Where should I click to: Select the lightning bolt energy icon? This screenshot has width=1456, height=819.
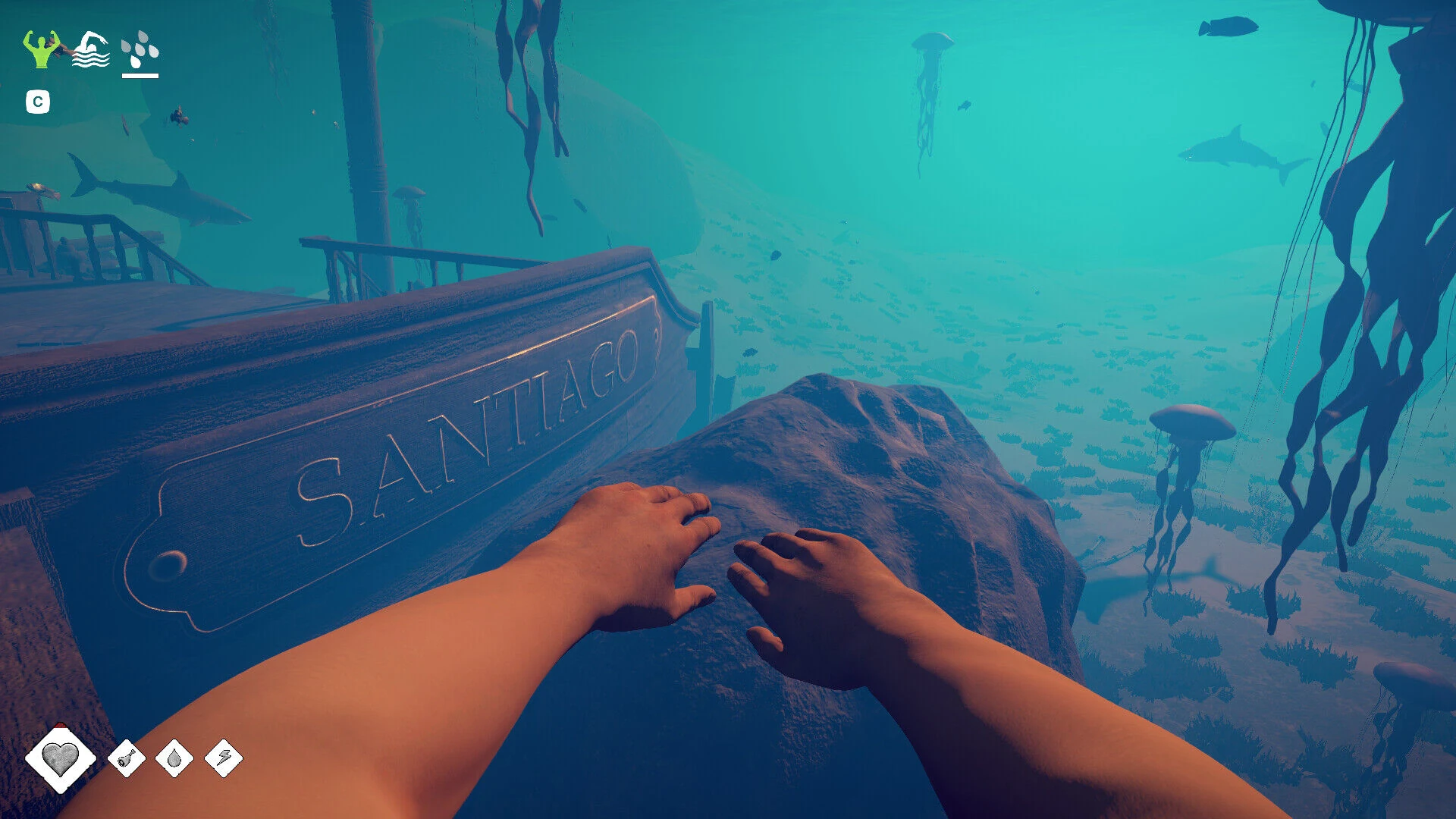[224, 758]
